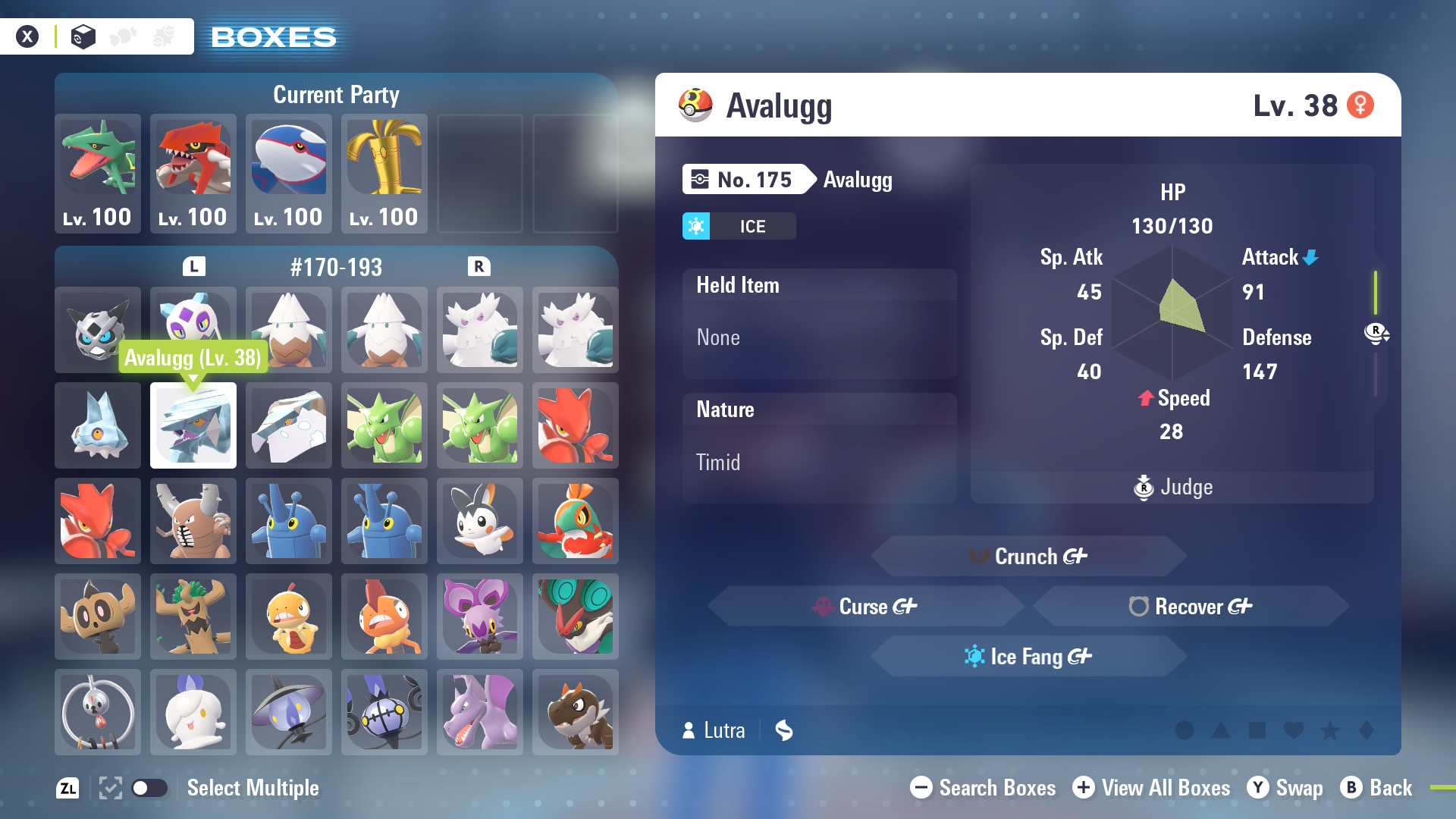This screenshot has width=1456, height=819.
Task: Toggle the Select Multiple switch
Action: click(x=149, y=788)
